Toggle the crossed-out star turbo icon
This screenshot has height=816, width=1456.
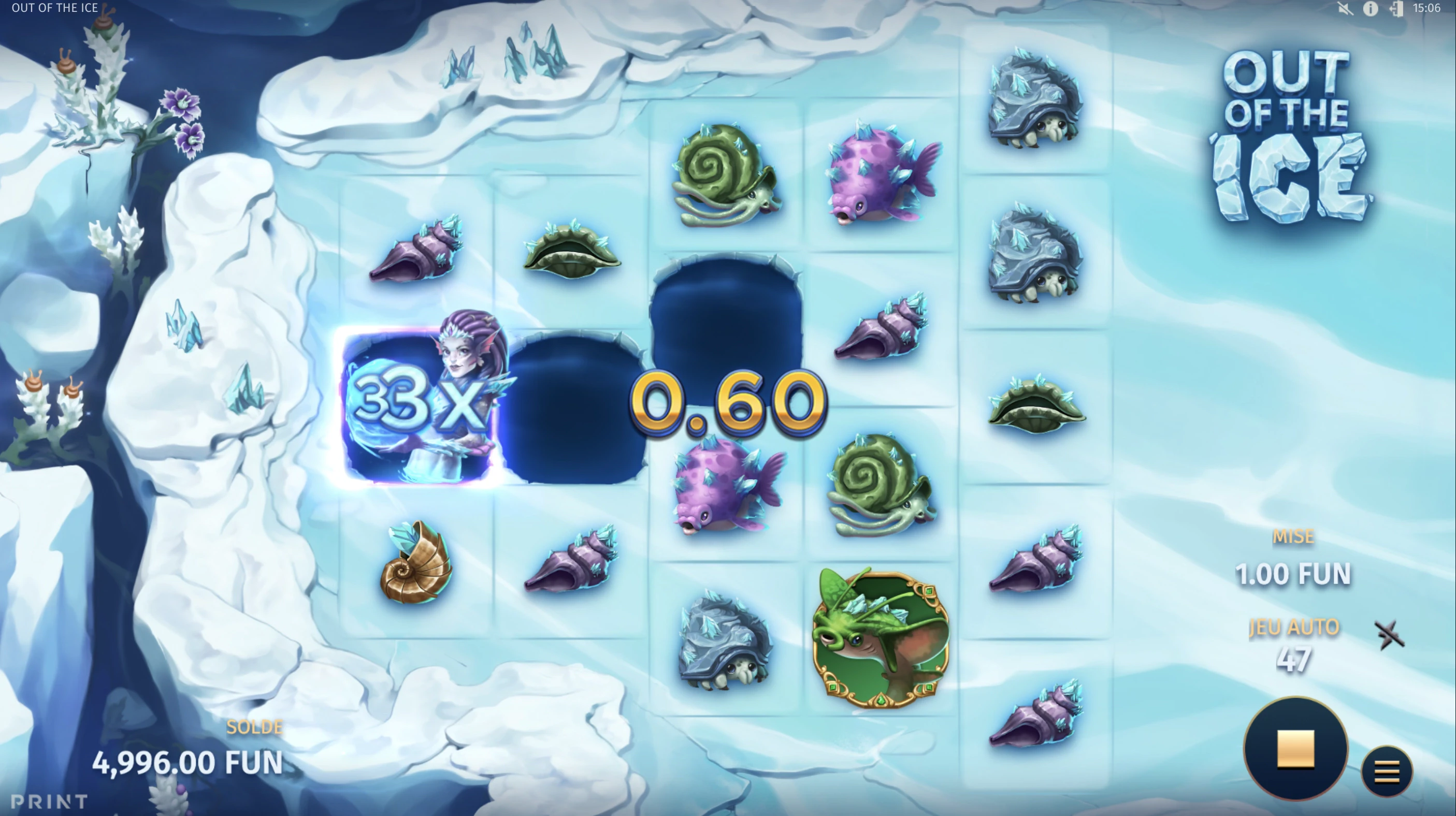click(1389, 635)
